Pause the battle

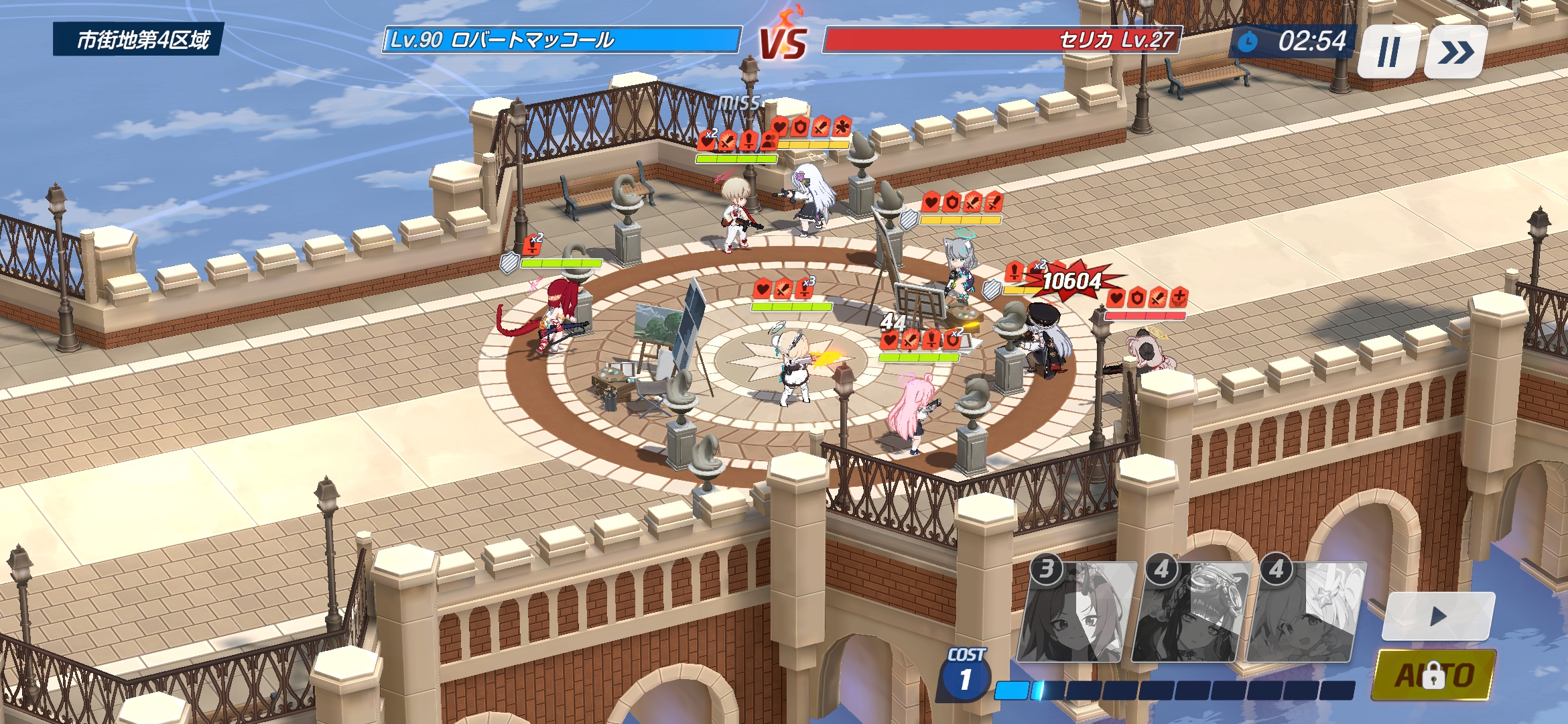pyautogui.click(x=1388, y=52)
